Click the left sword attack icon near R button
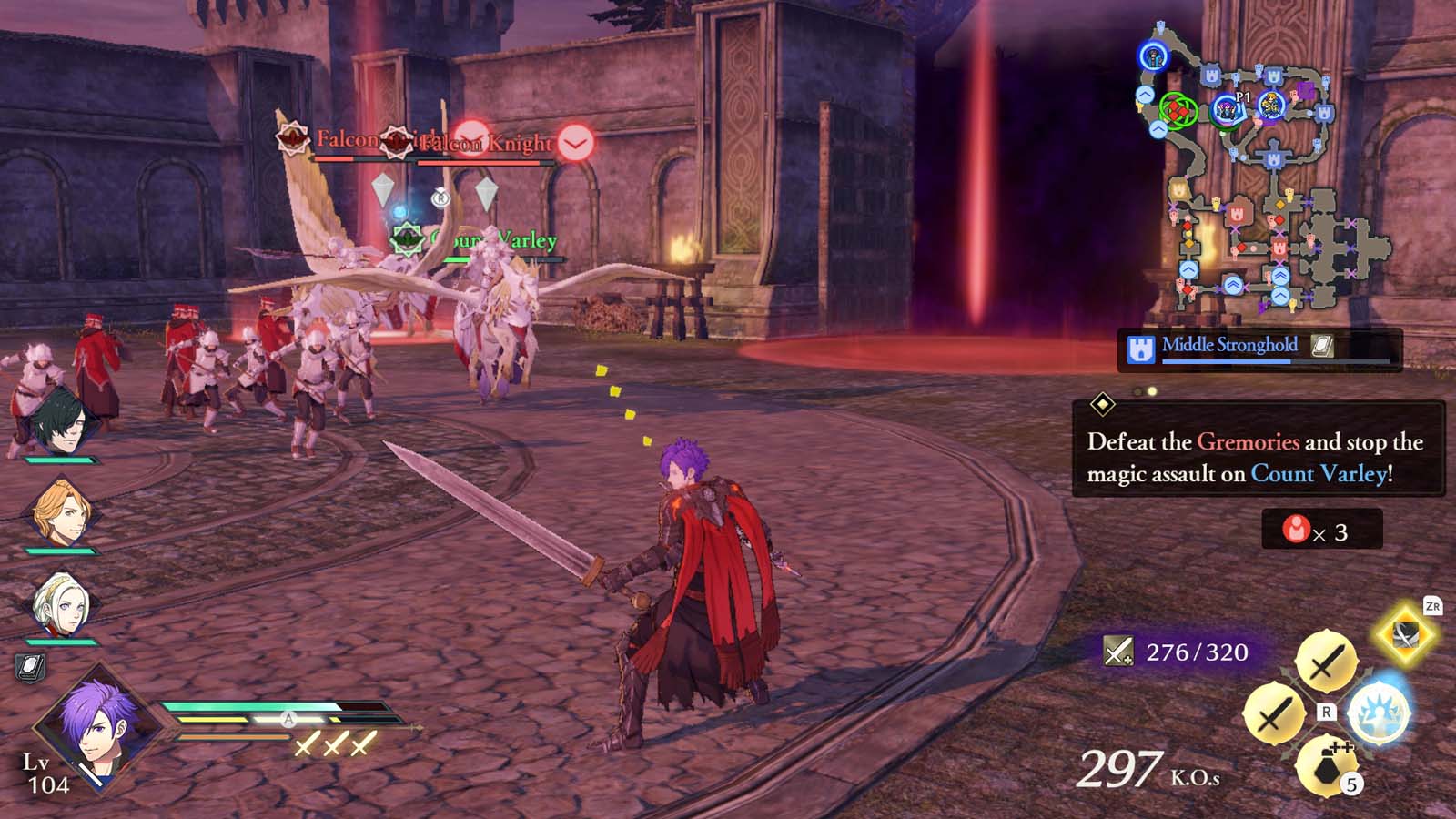 tap(1279, 712)
